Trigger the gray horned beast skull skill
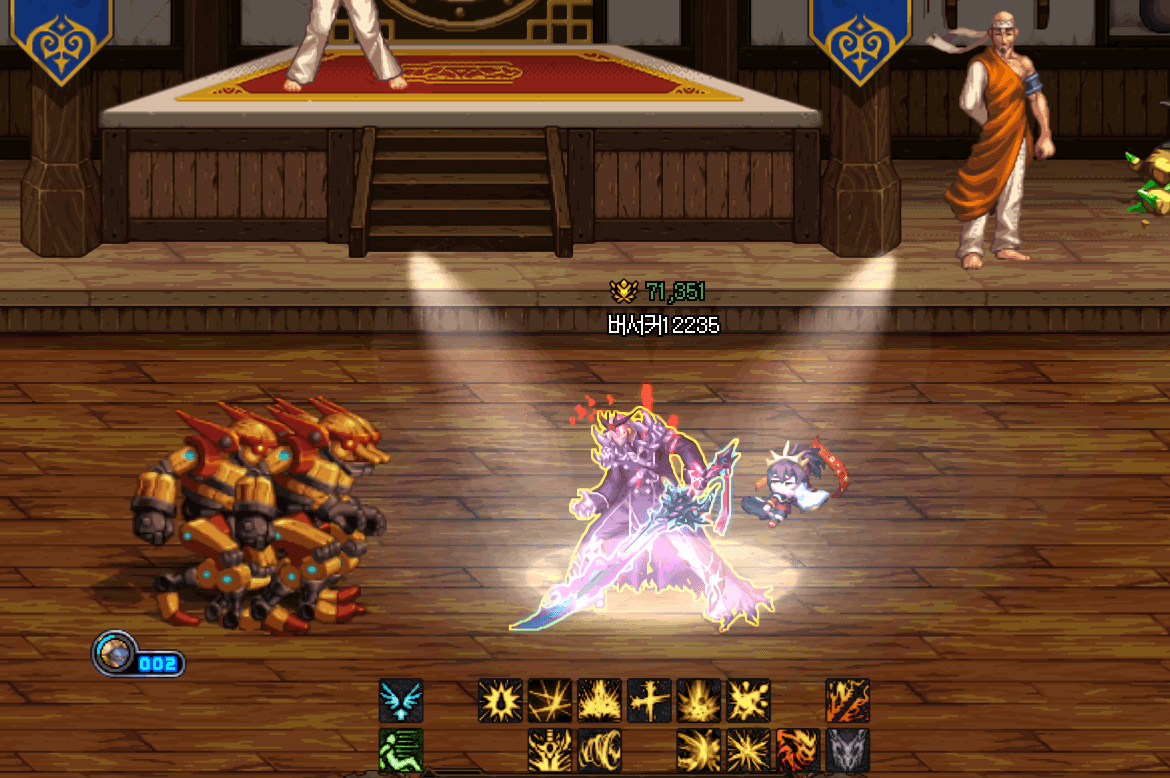 pyautogui.click(x=847, y=750)
